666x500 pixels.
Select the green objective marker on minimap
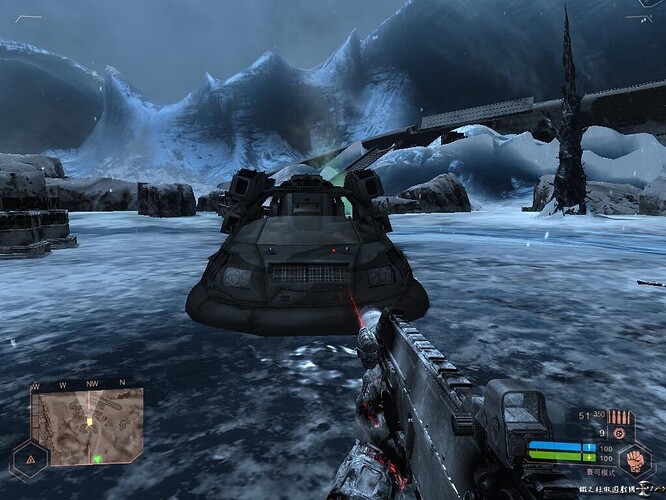point(98,458)
